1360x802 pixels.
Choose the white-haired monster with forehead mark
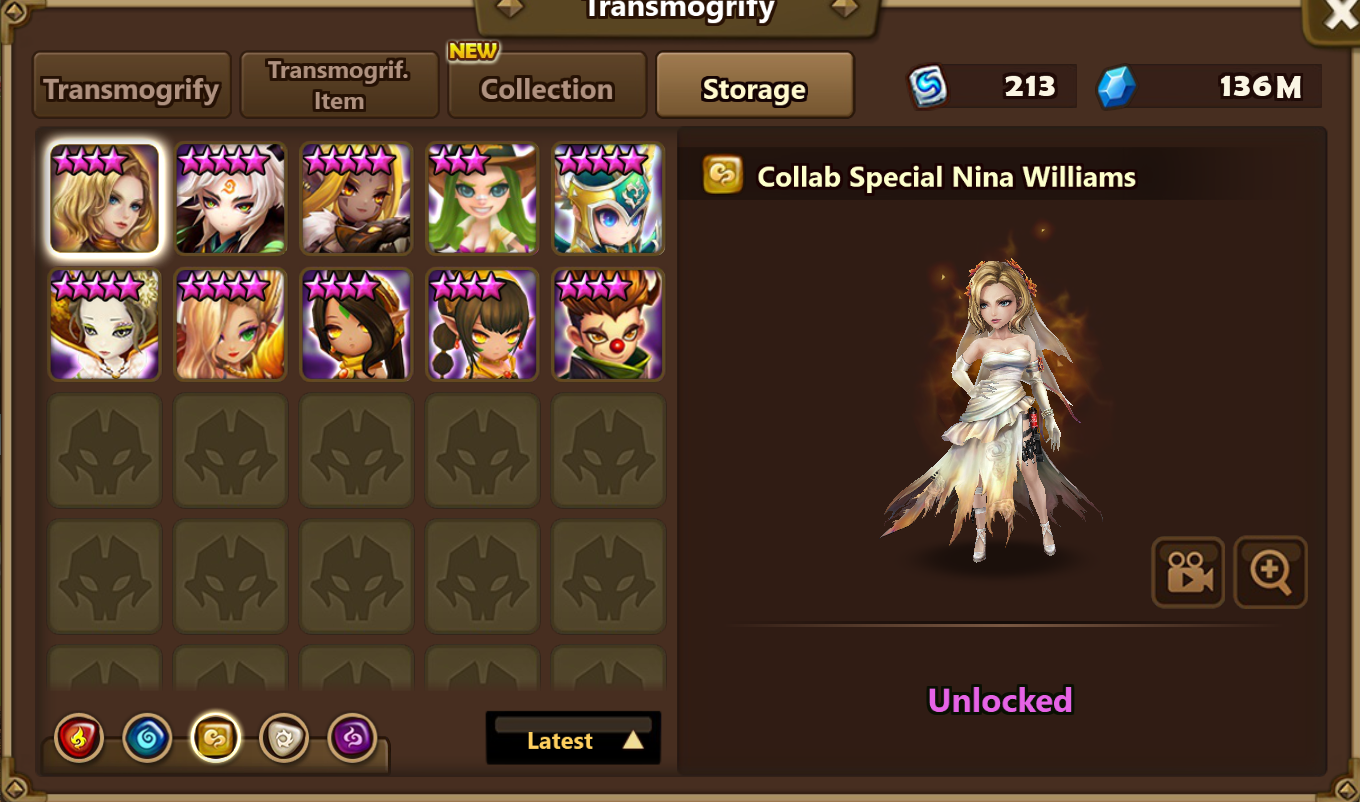click(231, 198)
